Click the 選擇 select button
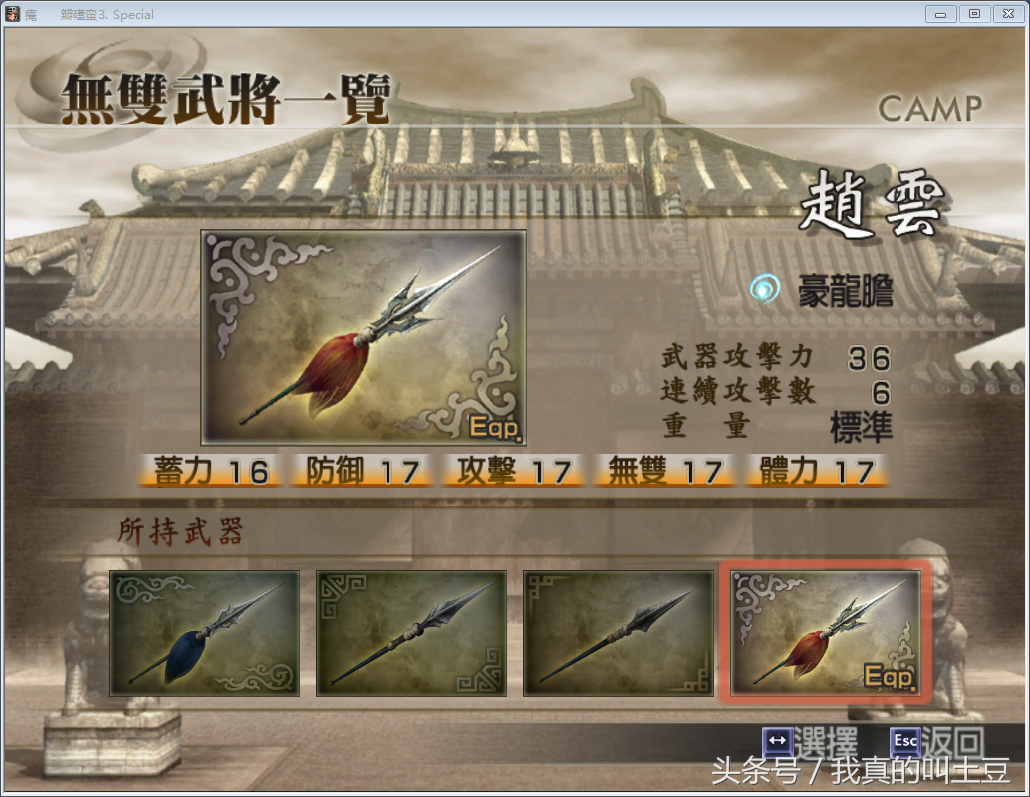Screen dimensions: 1030x797 pyautogui.click(x=810, y=742)
